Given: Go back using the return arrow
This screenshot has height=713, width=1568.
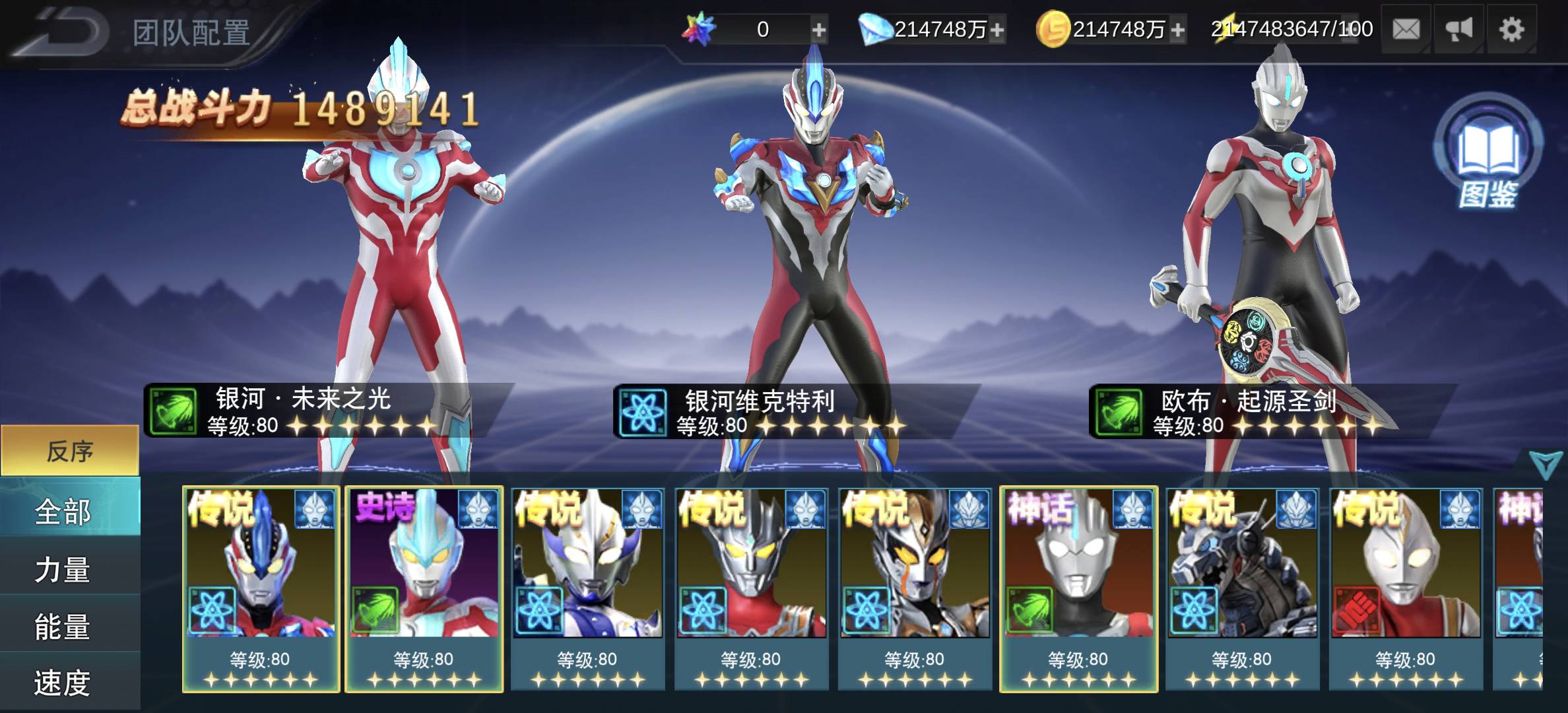Looking at the screenshot, I should coord(63,31).
